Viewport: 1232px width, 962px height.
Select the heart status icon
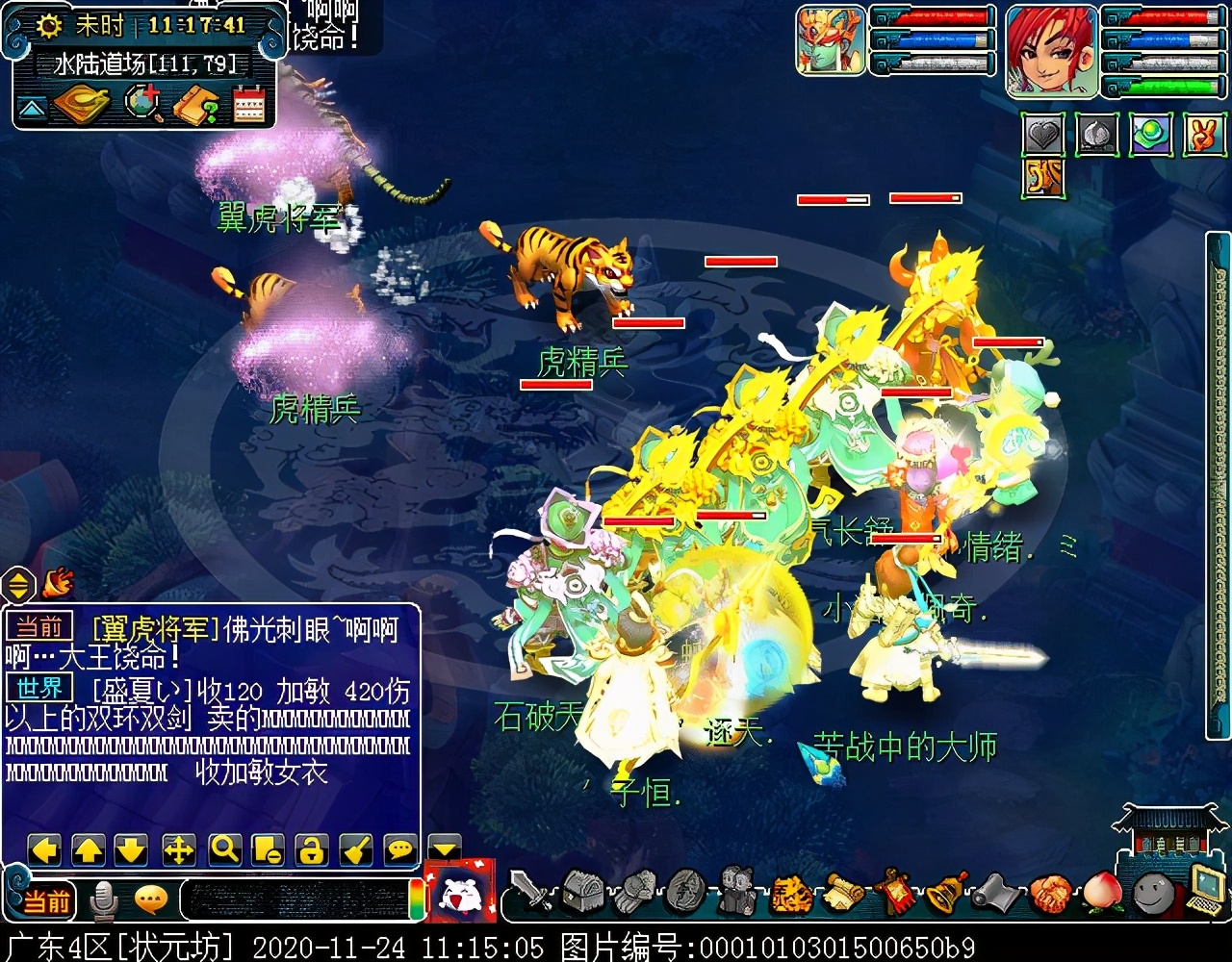[x=1042, y=136]
